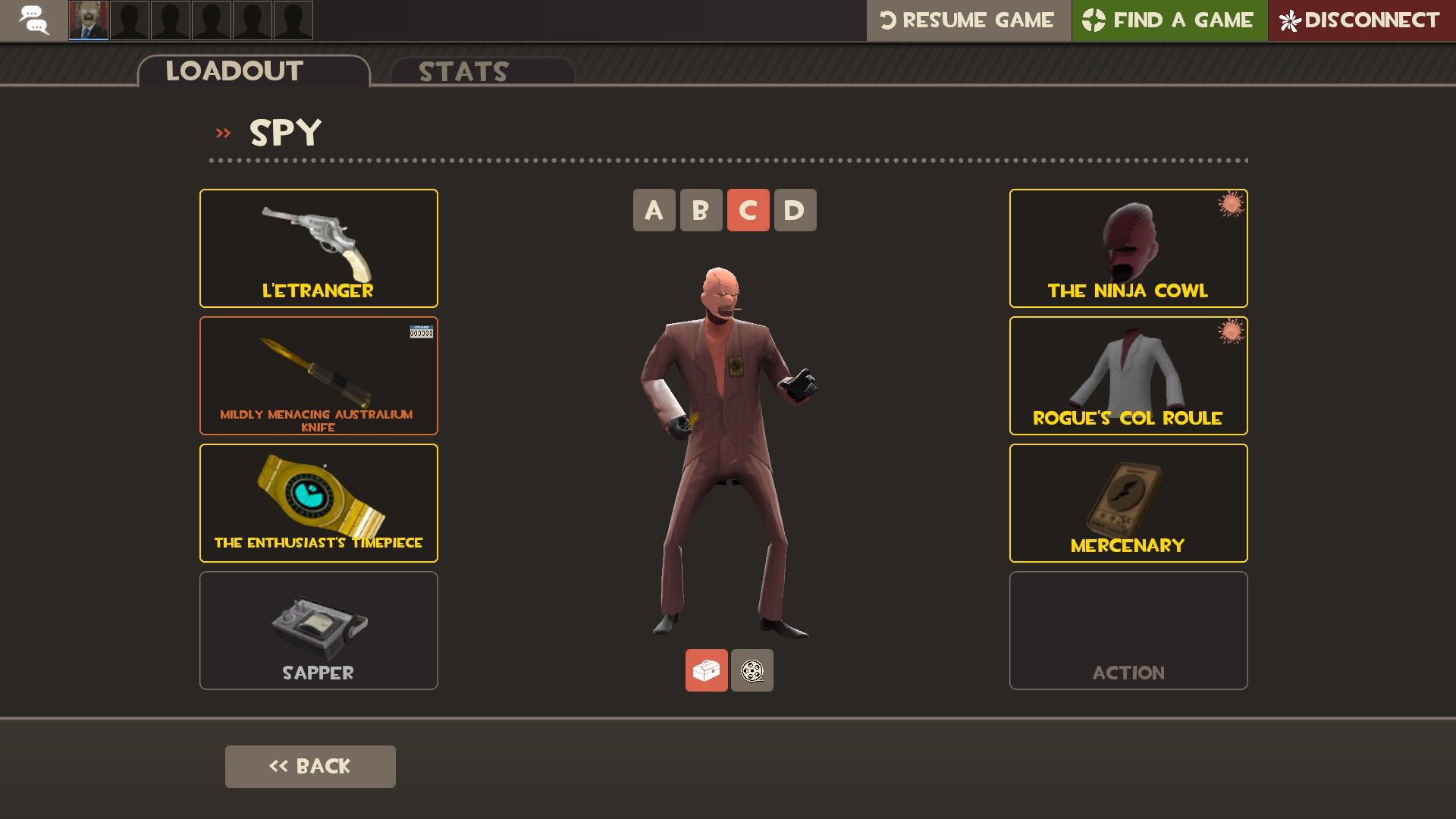Image resolution: width=1456 pixels, height=819 pixels.
Task: Choose the Australium Knife melee slot
Action: (x=318, y=375)
